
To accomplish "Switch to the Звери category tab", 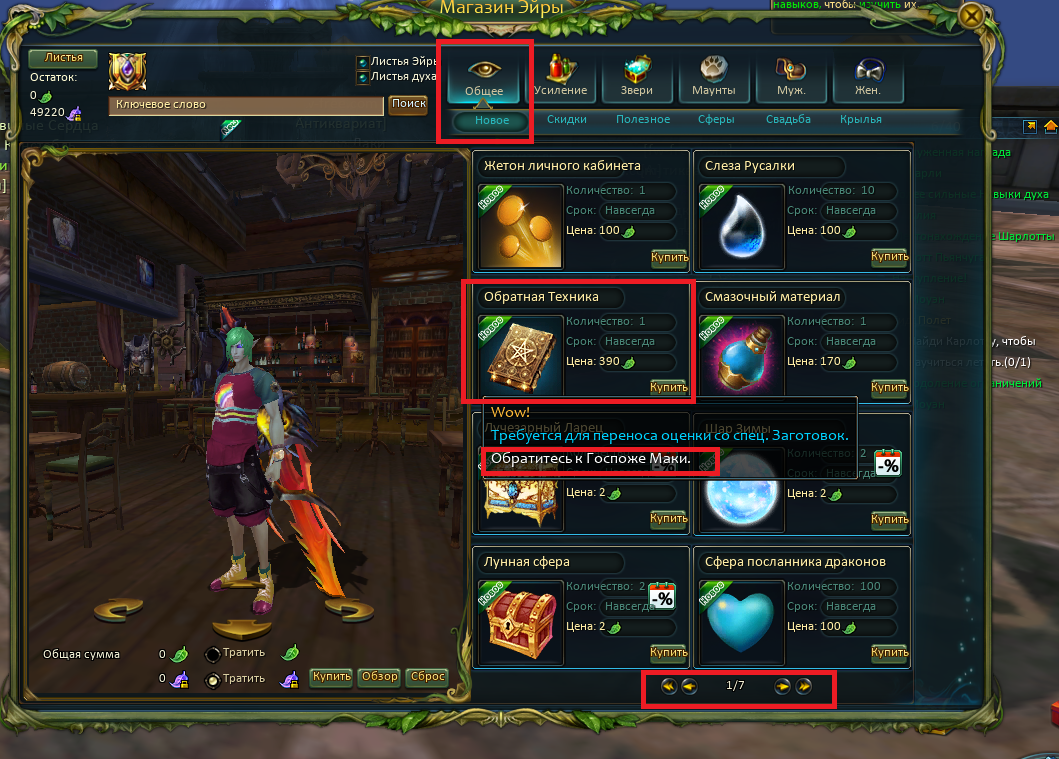I will tap(637, 76).
